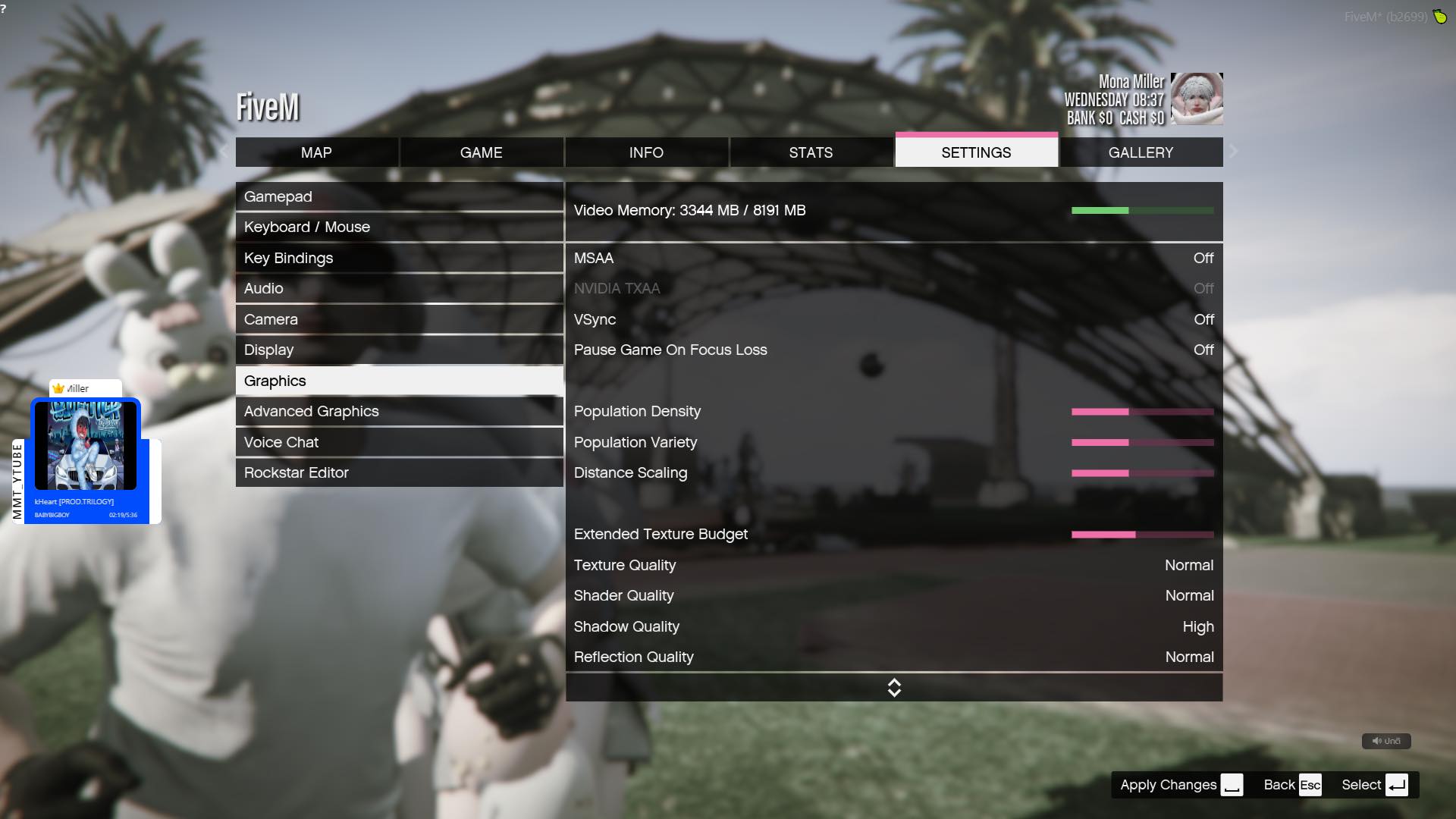Image resolution: width=1456 pixels, height=819 pixels.
Task: Open the GAME tab
Action: pos(481,152)
